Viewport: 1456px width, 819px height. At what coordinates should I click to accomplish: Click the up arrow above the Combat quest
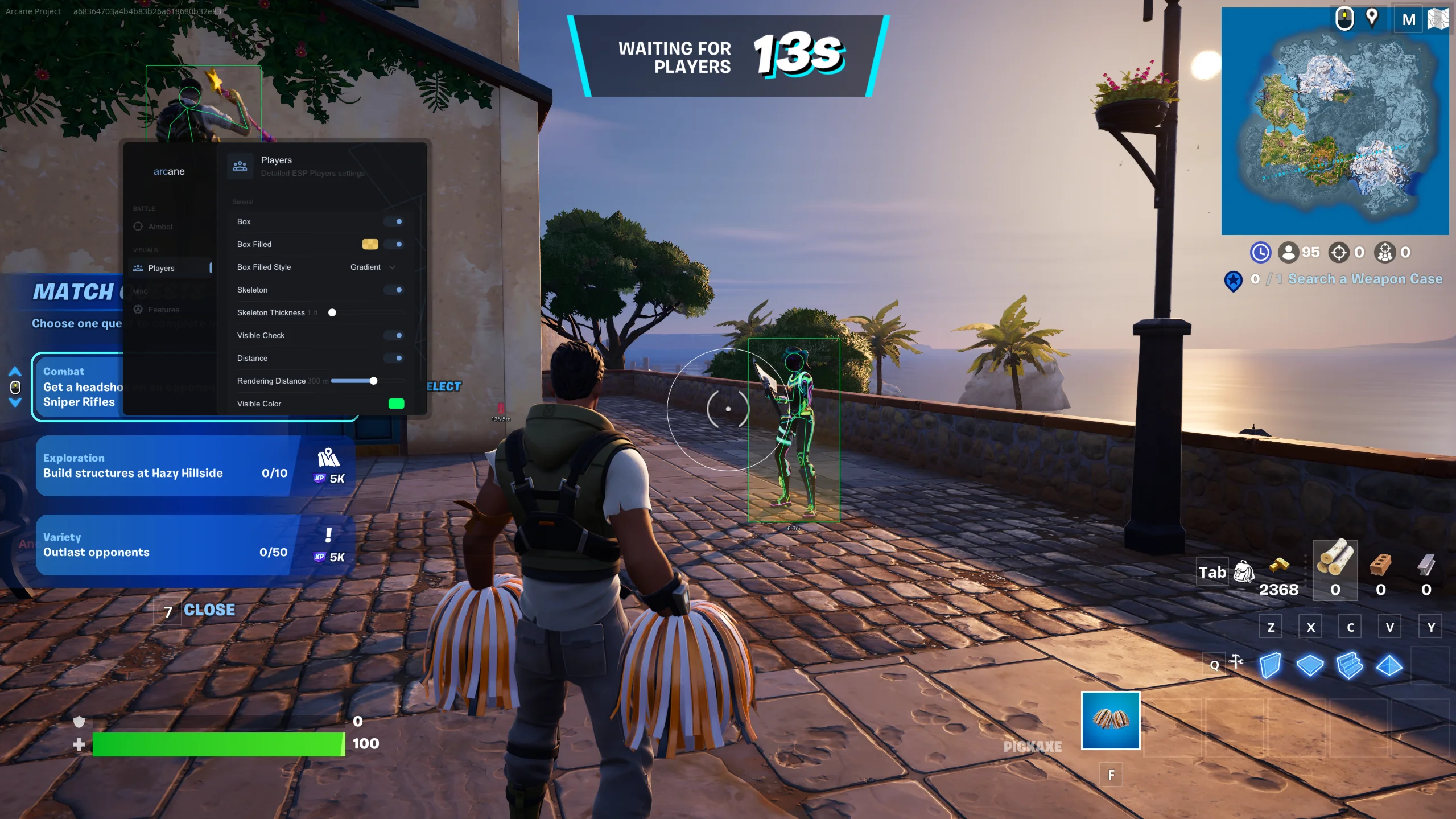pos(15,370)
